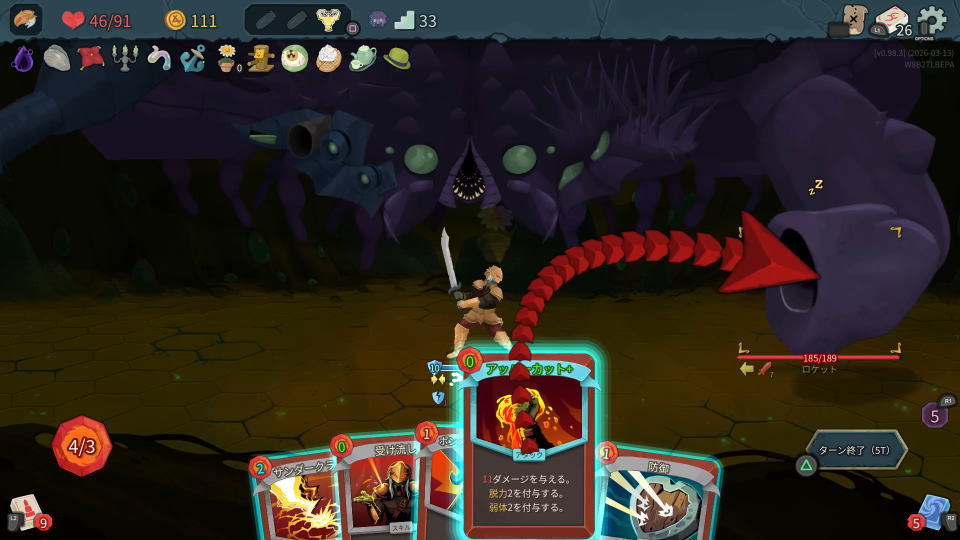
Task: Click the character portrait icon
Action: [26, 20]
